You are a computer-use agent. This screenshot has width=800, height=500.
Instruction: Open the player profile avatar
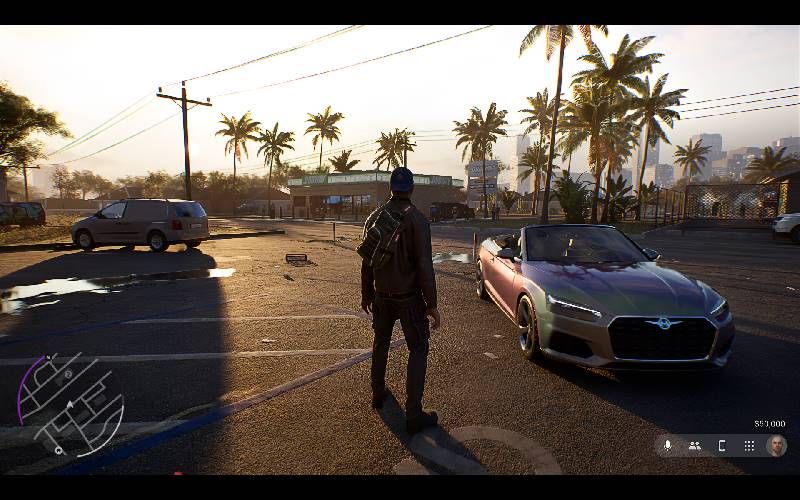pyautogui.click(x=776, y=446)
